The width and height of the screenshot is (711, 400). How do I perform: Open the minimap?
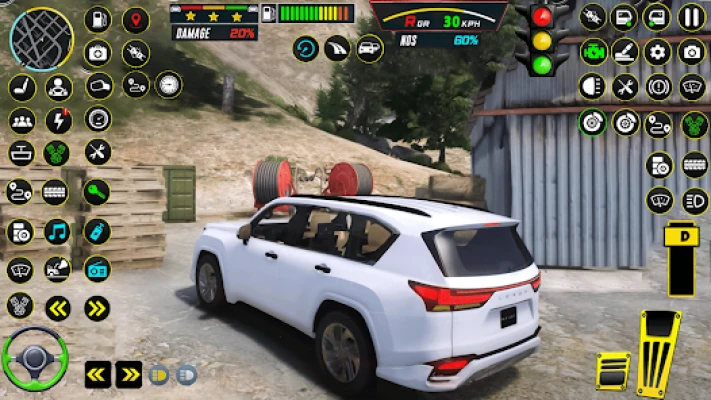click(x=41, y=38)
